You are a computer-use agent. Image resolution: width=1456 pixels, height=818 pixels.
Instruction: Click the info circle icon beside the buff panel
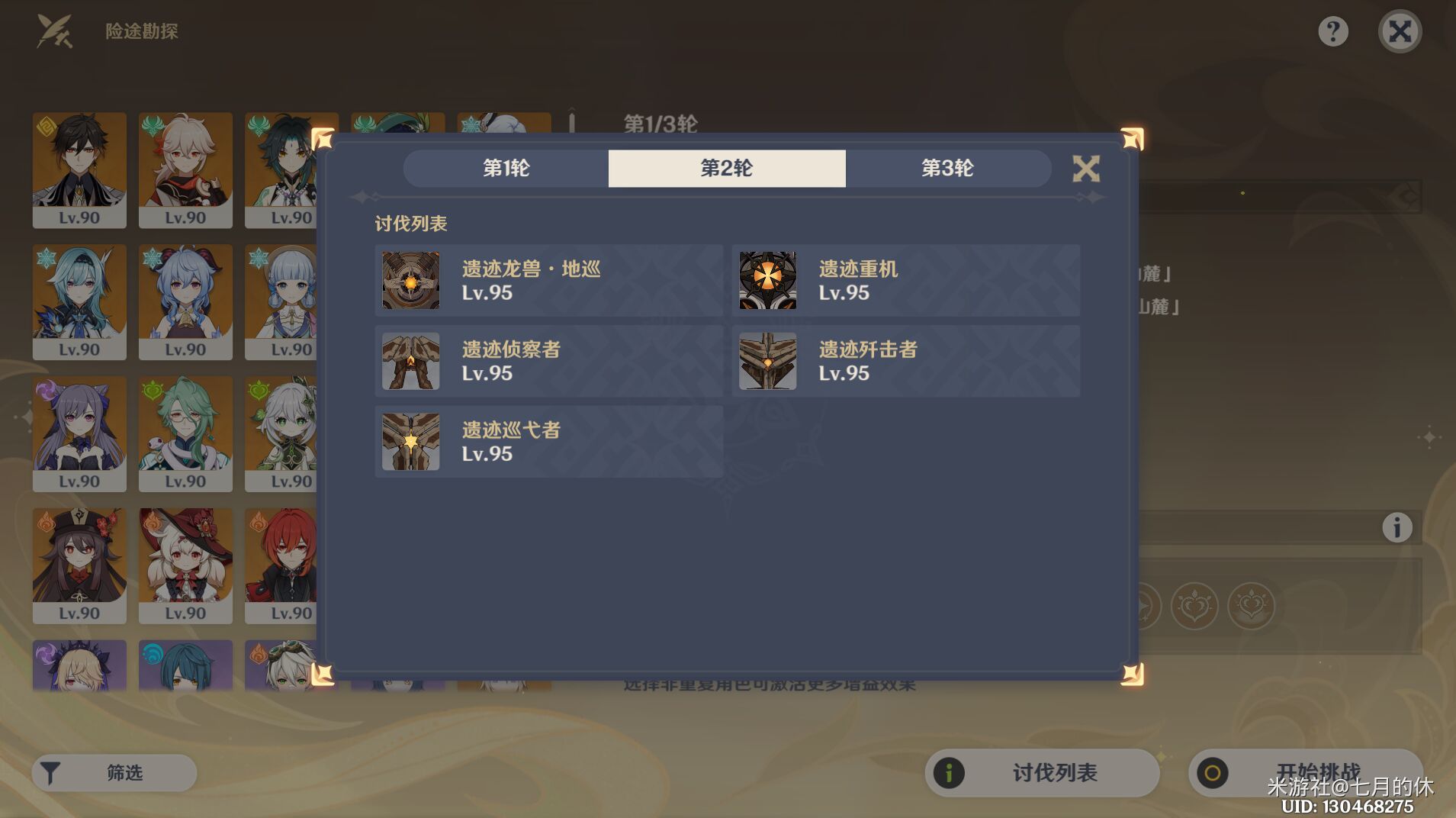[1396, 526]
